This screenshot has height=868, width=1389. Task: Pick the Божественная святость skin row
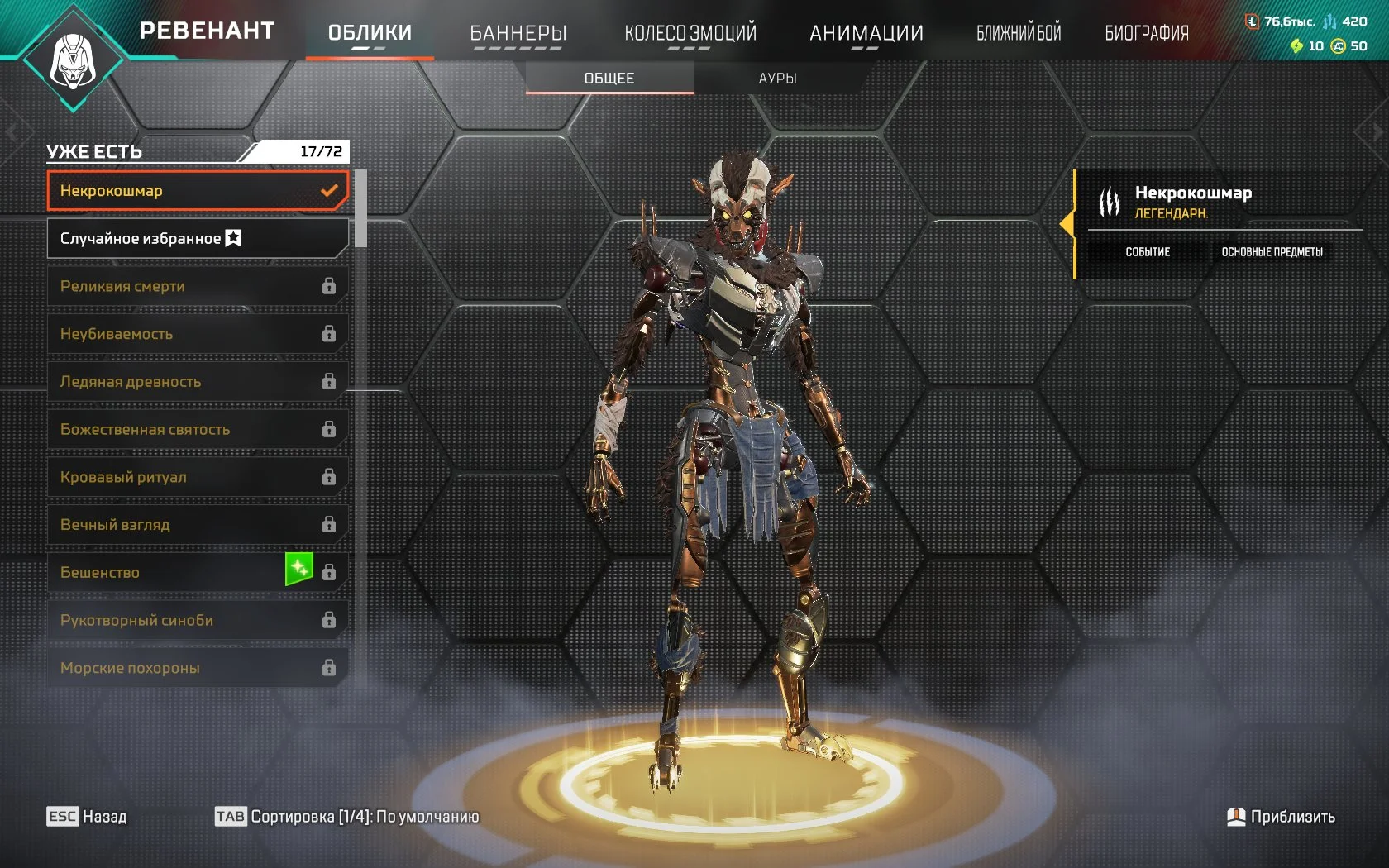coord(197,430)
